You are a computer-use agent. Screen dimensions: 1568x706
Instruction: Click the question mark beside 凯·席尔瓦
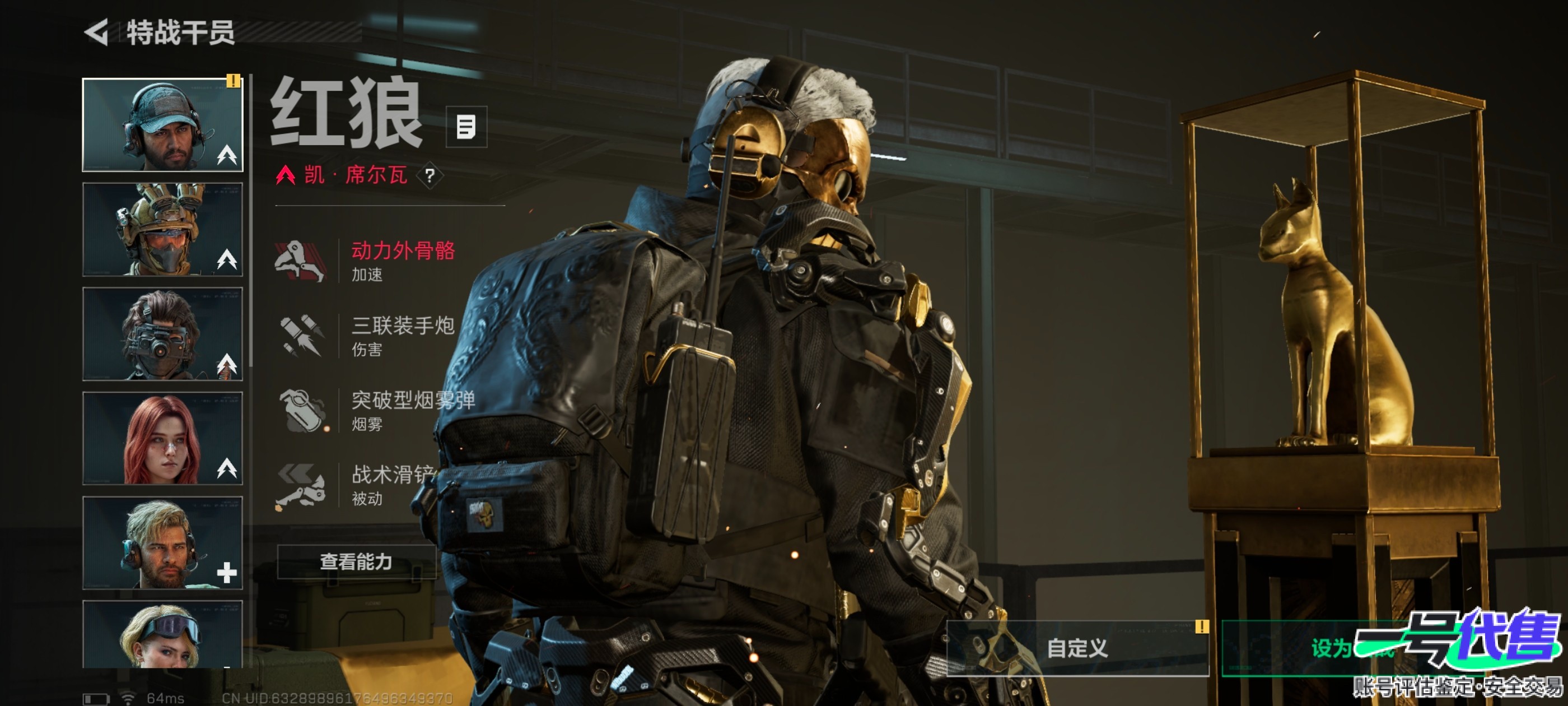[430, 176]
